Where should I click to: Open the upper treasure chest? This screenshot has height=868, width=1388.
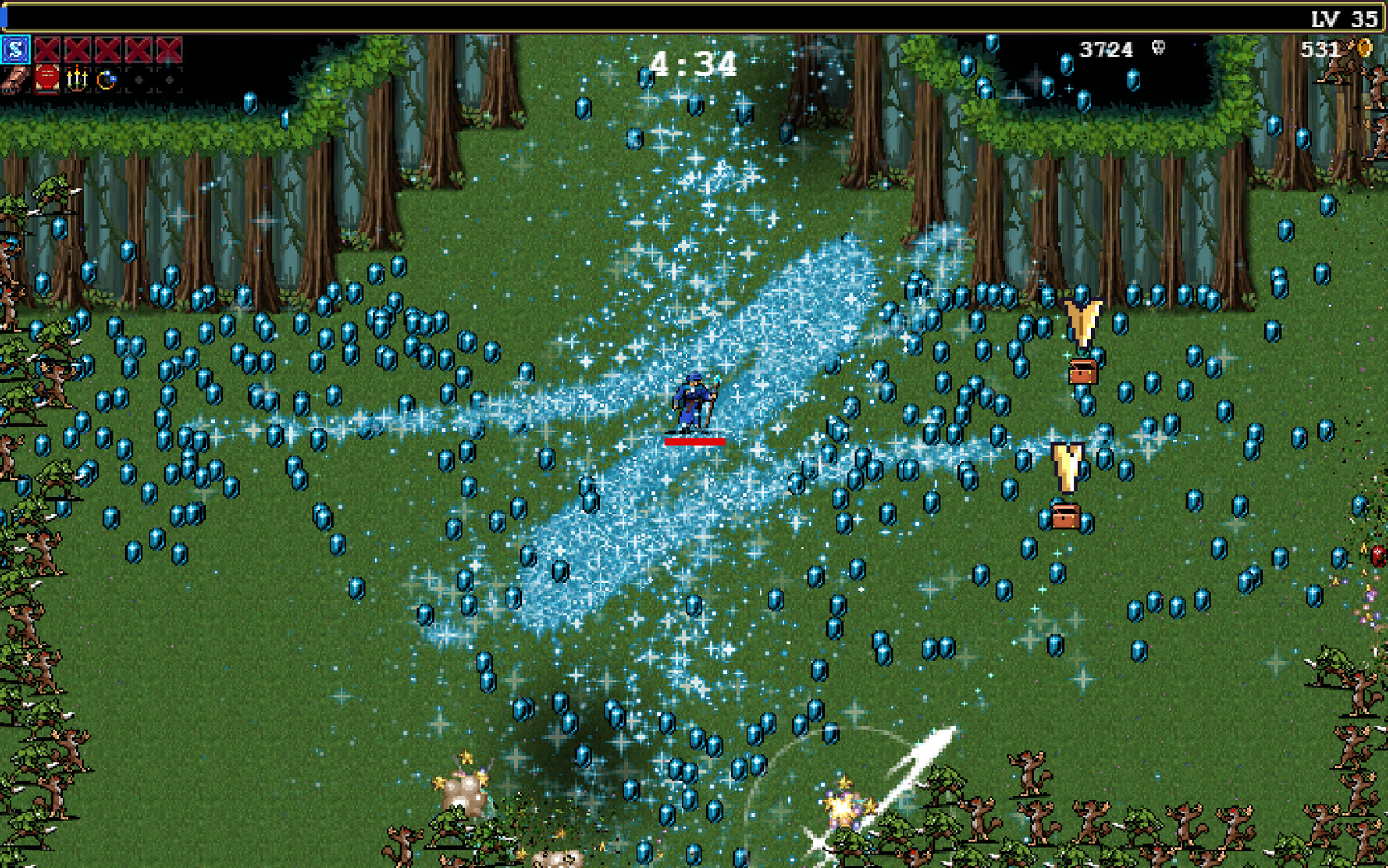click(1083, 372)
